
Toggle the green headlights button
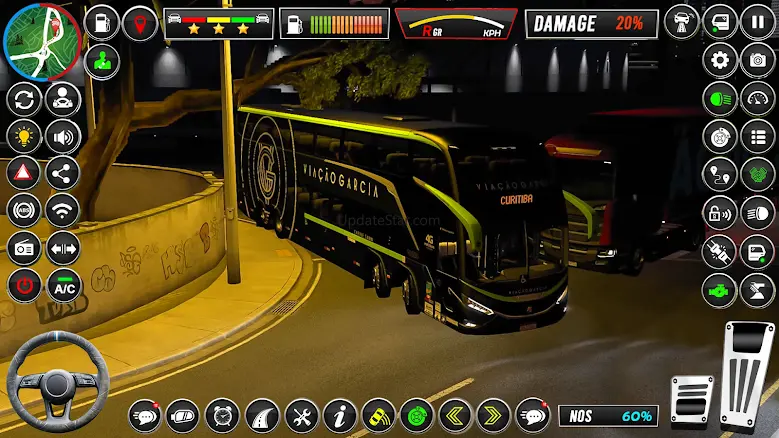[719, 98]
